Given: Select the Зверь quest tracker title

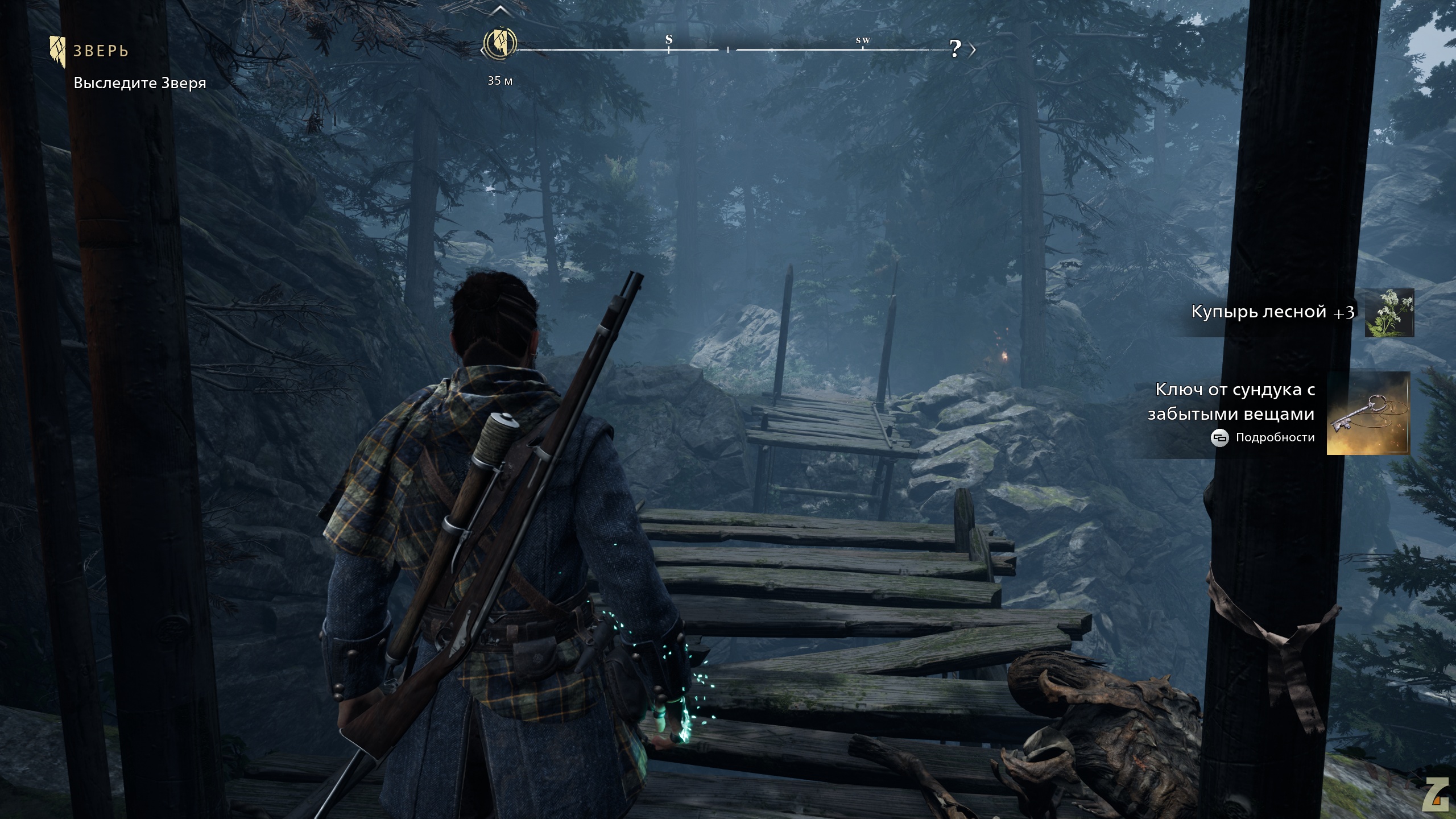Looking at the screenshot, I should pos(101,51).
